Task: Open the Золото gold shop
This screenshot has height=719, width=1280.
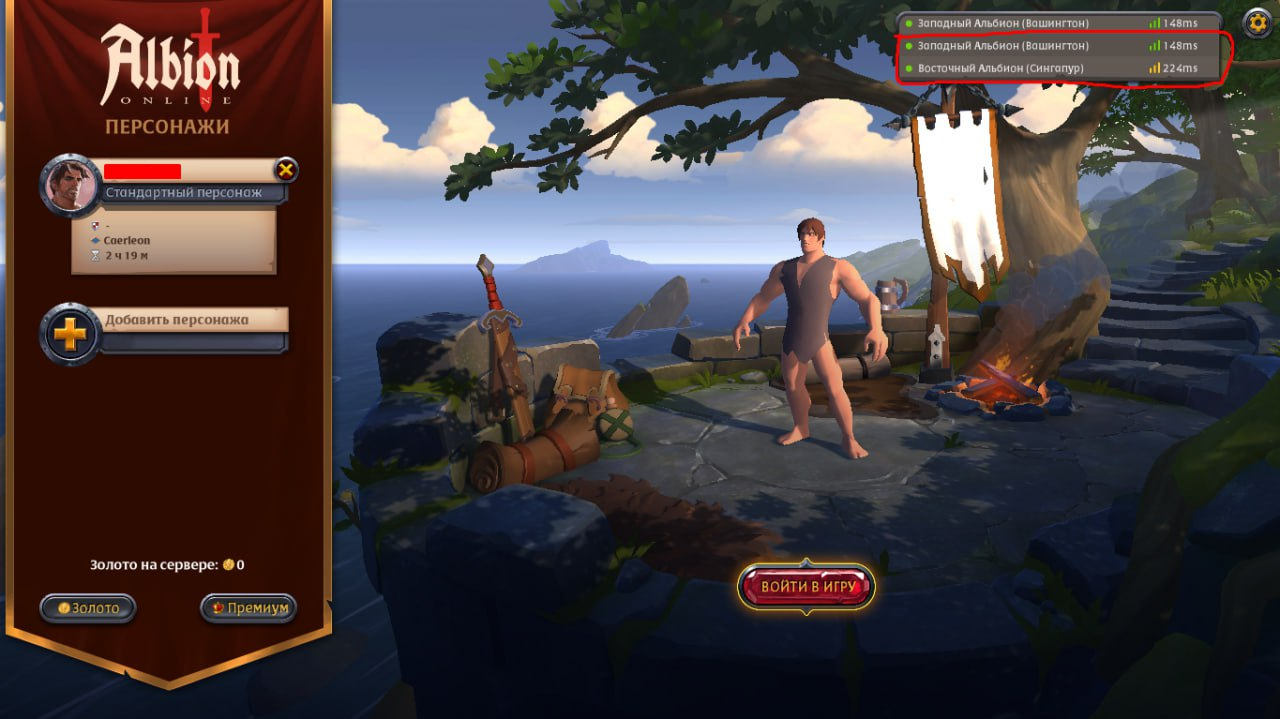Action: coord(88,608)
